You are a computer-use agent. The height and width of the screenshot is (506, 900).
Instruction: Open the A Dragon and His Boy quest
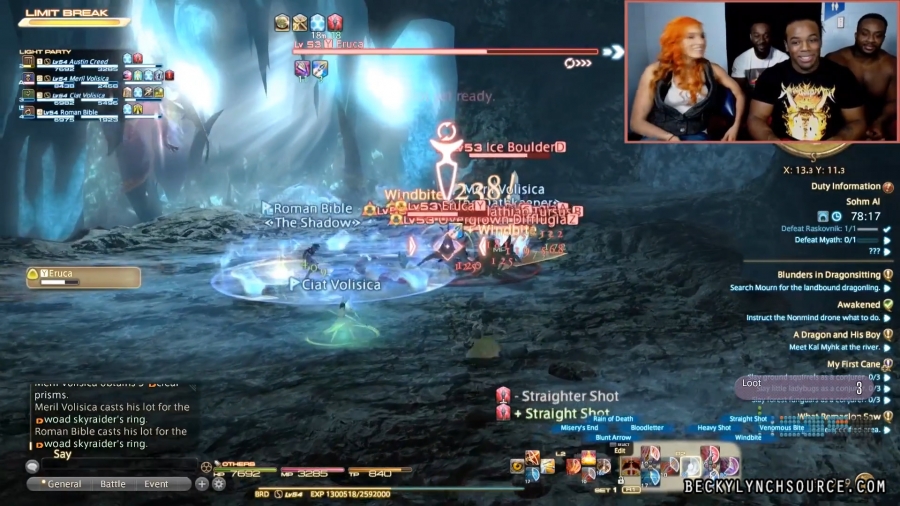(x=837, y=335)
